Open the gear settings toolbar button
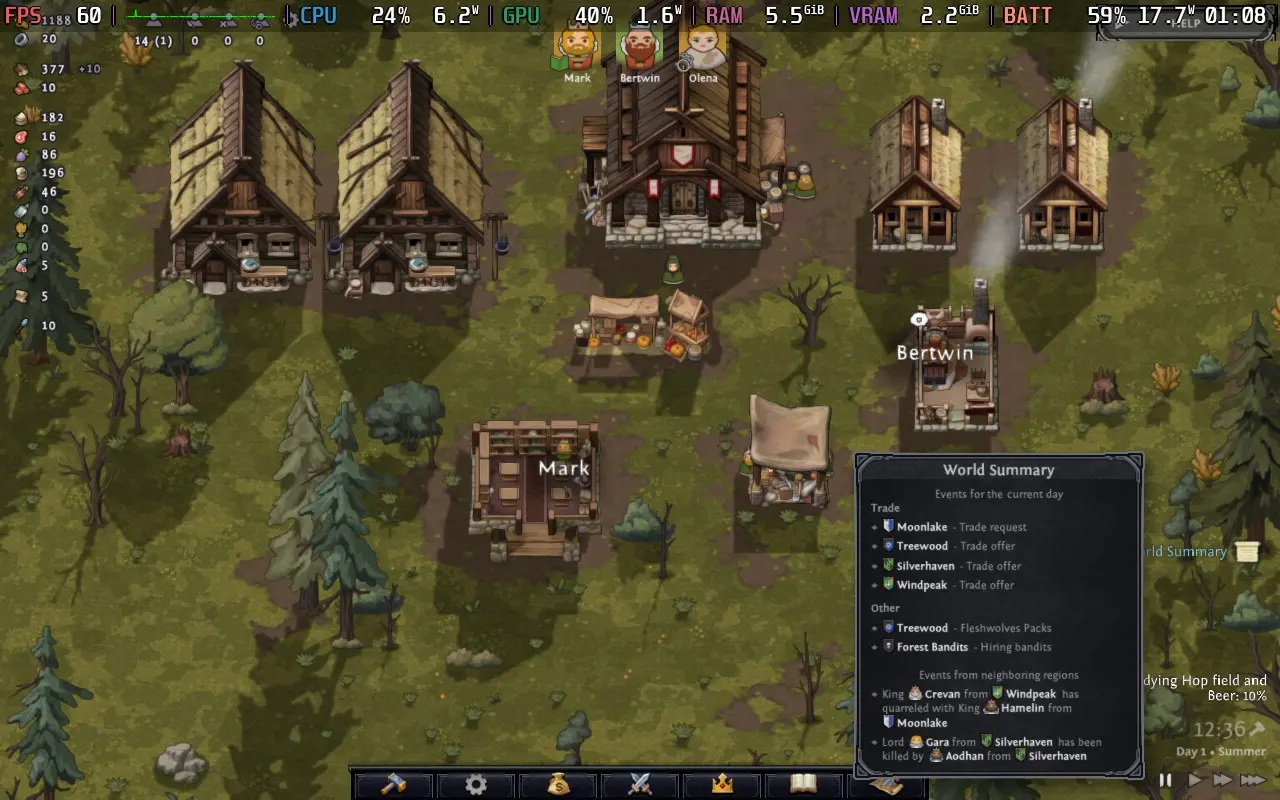 (475, 784)
